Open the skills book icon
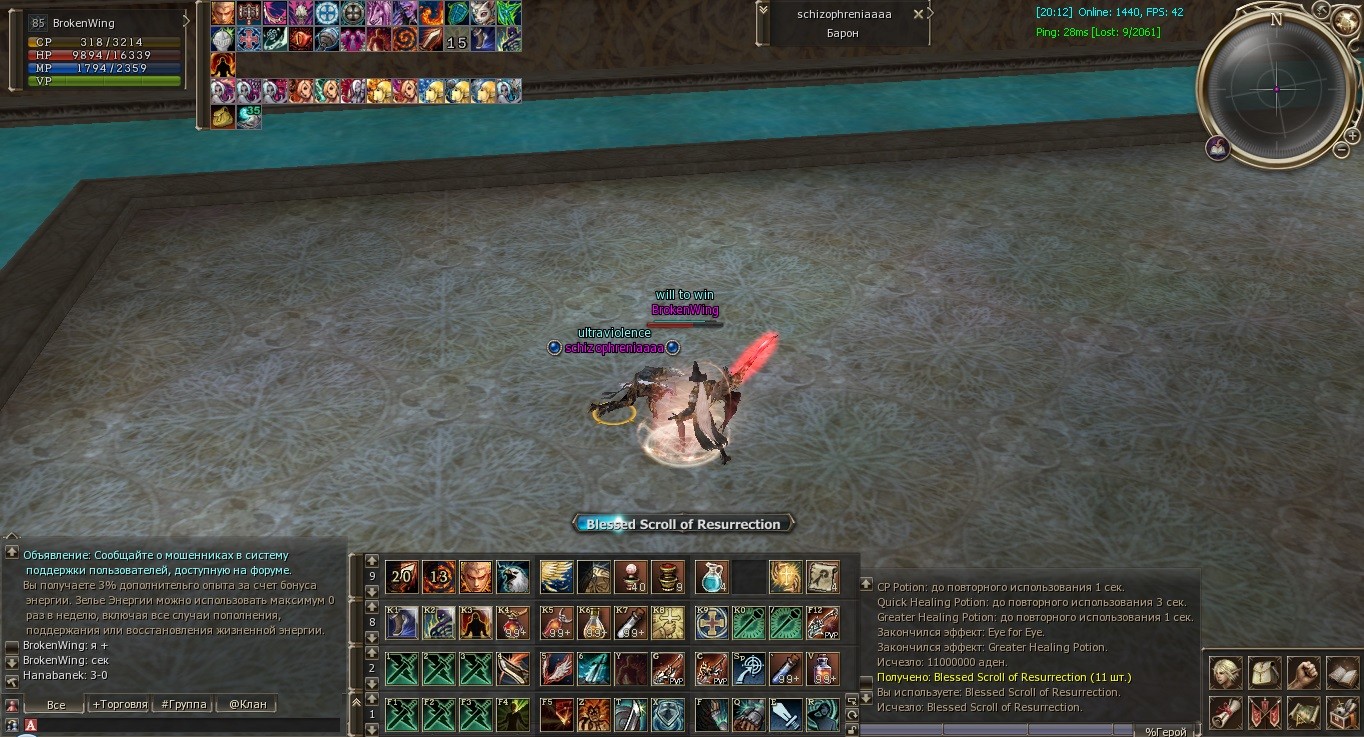1364x737 pixels. coord(1342,673)
